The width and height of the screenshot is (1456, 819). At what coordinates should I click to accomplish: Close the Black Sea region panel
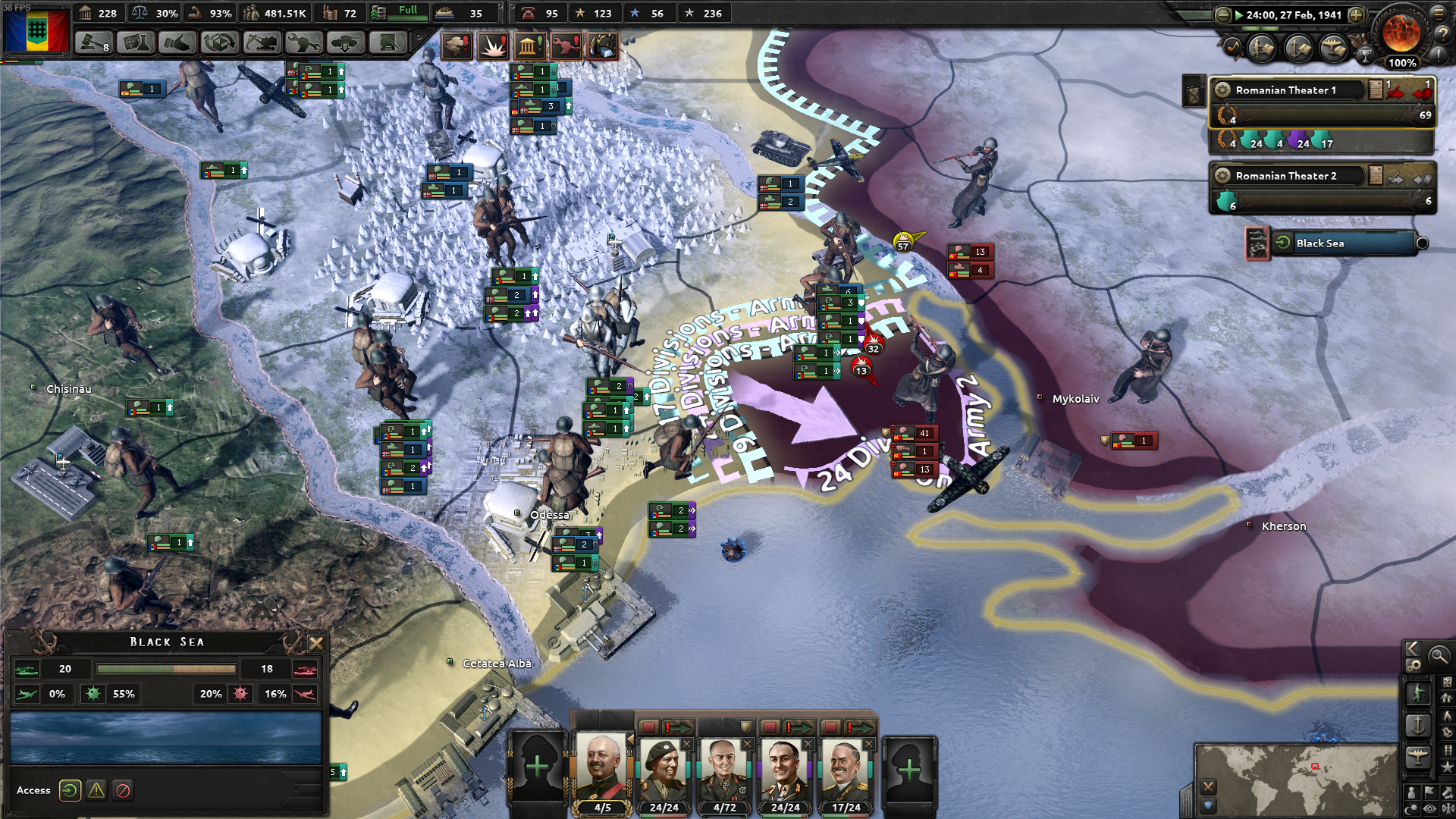[x=316, y=644]
